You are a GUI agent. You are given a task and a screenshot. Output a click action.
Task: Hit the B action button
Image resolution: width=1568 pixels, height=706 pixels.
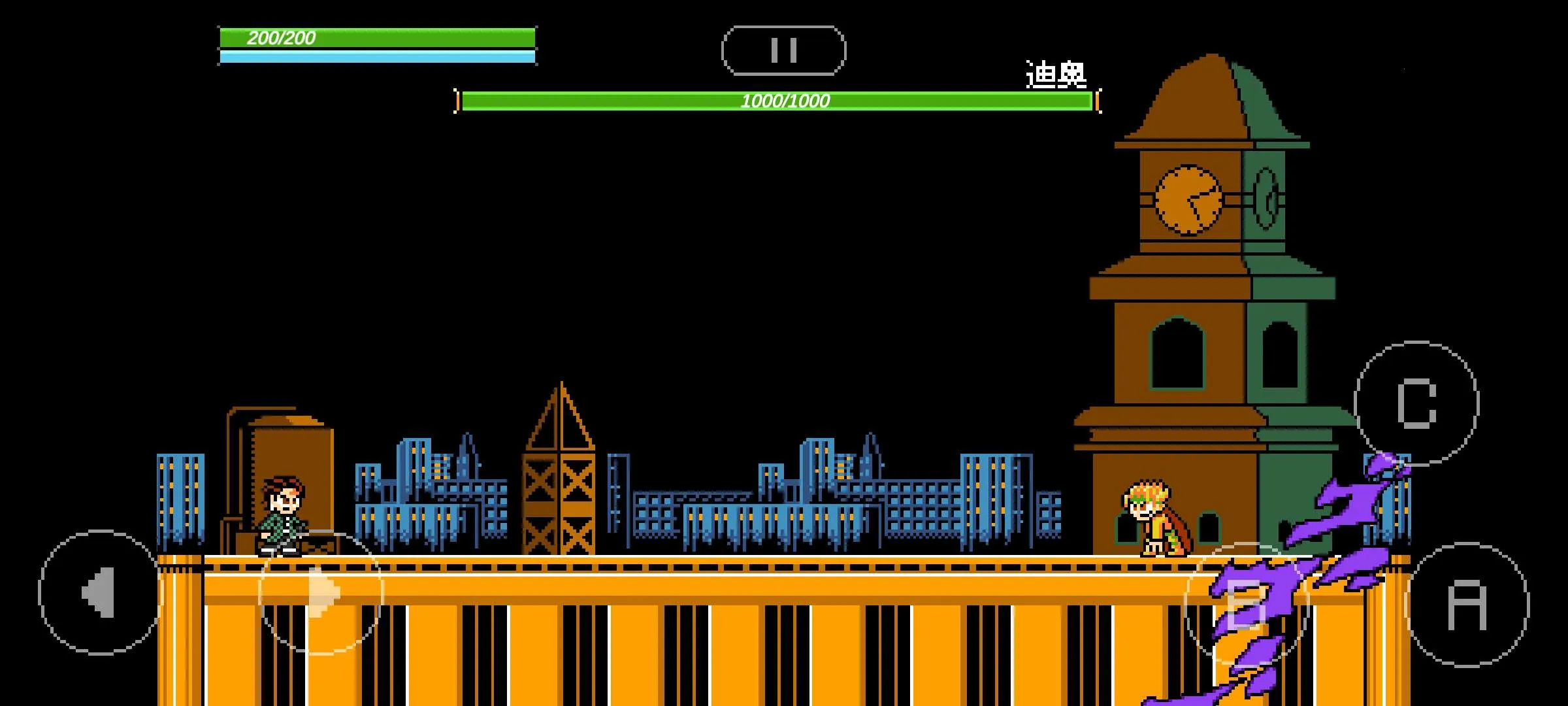pyautogui.click(x=1247, y=605)
